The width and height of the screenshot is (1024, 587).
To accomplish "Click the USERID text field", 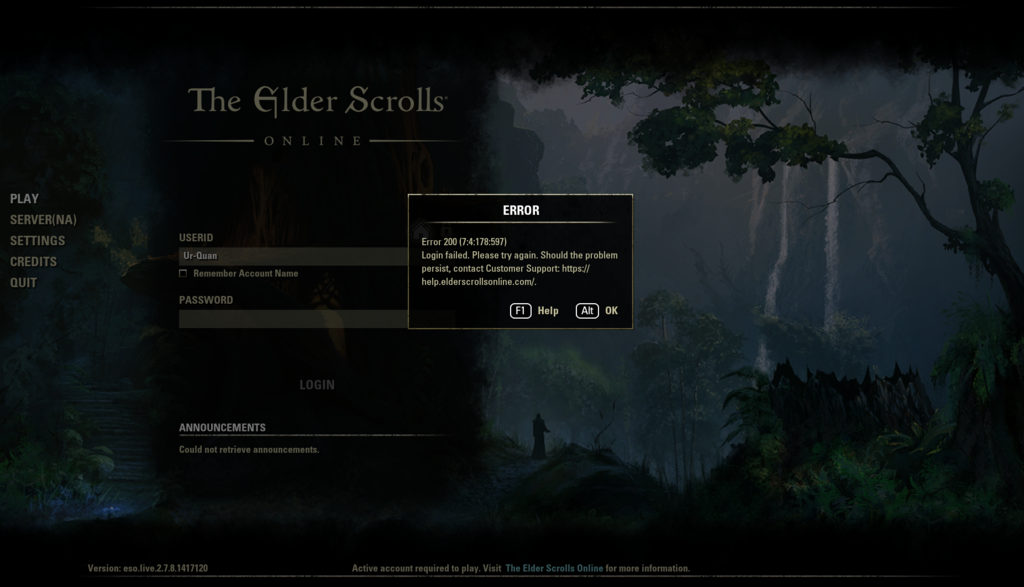I will pyautogui.click(x=292, y=256).
